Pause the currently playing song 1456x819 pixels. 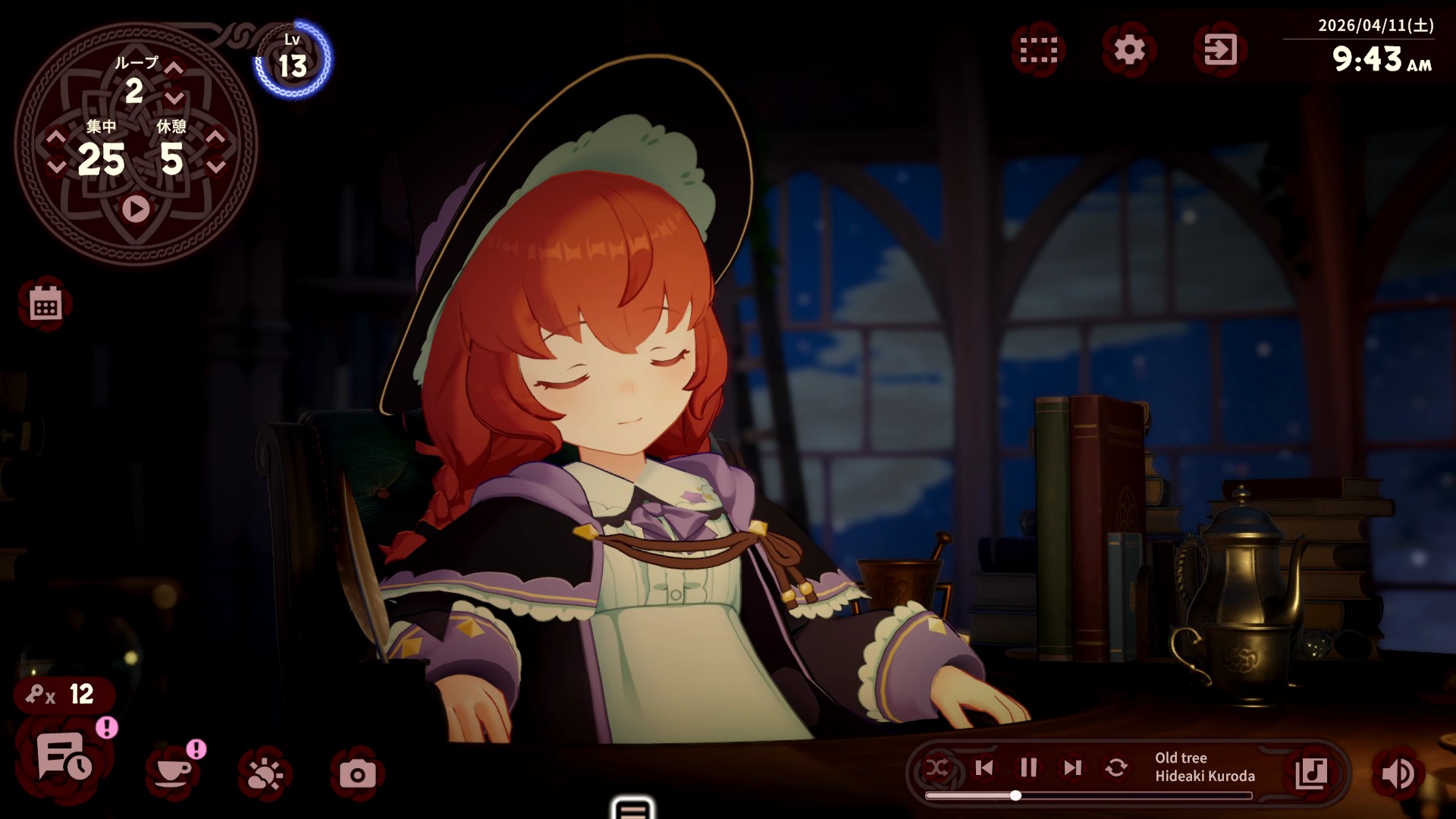[1028, 768]
